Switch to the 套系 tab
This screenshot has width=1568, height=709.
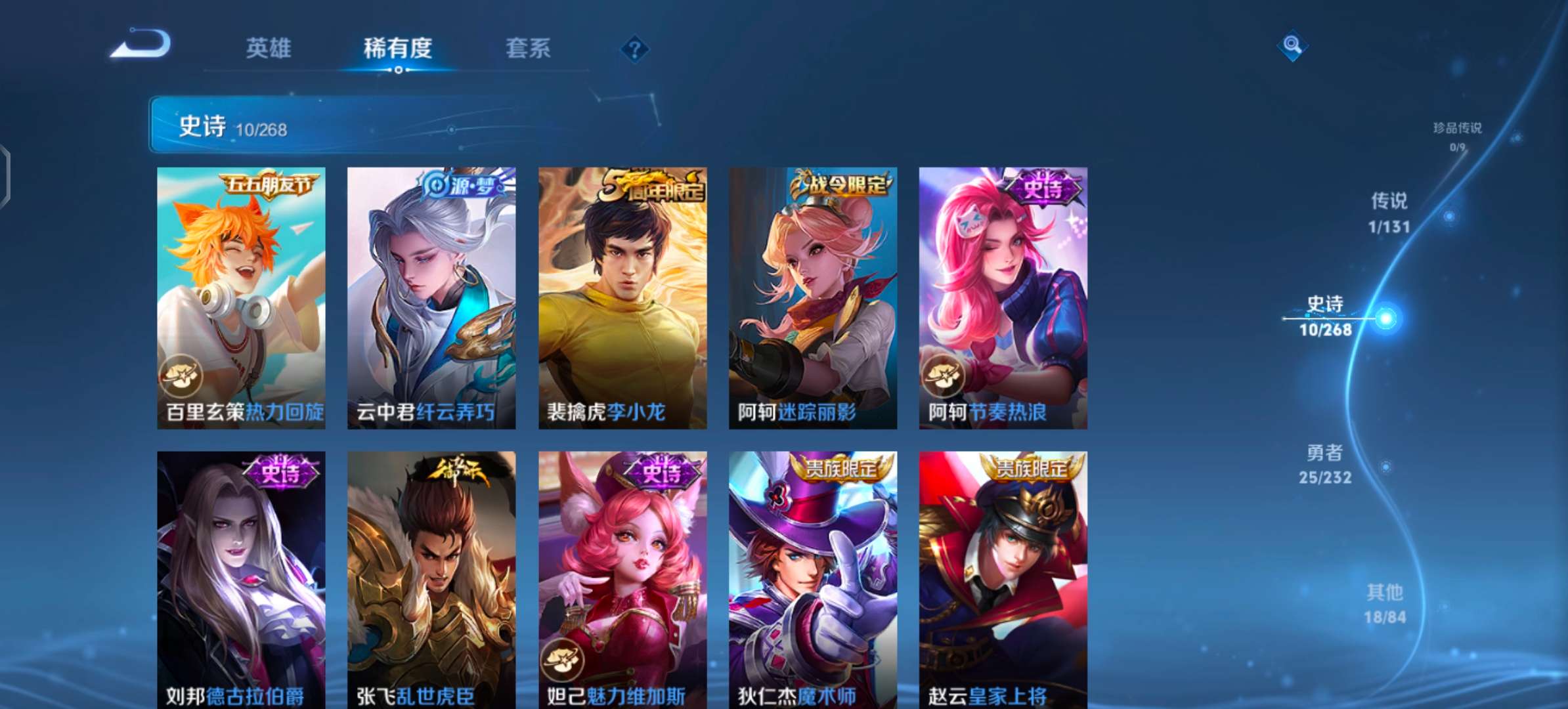527,49
